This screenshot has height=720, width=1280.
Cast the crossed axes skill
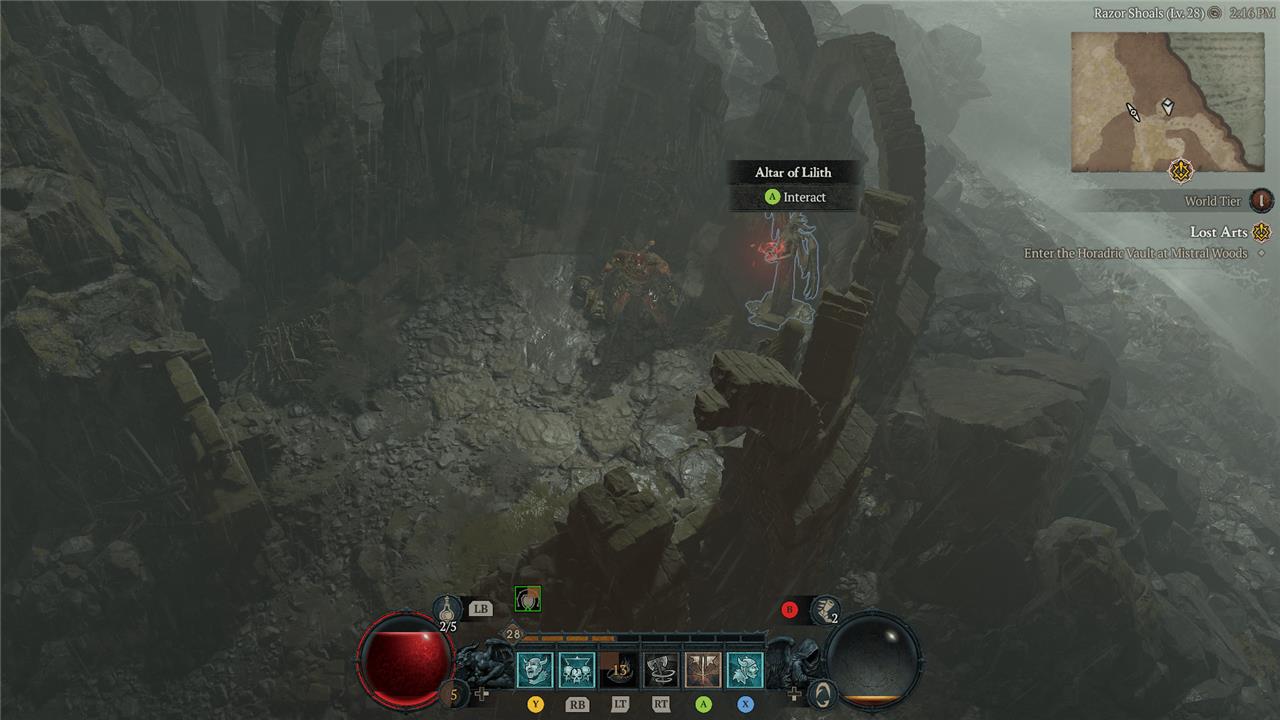click(703, 670)
